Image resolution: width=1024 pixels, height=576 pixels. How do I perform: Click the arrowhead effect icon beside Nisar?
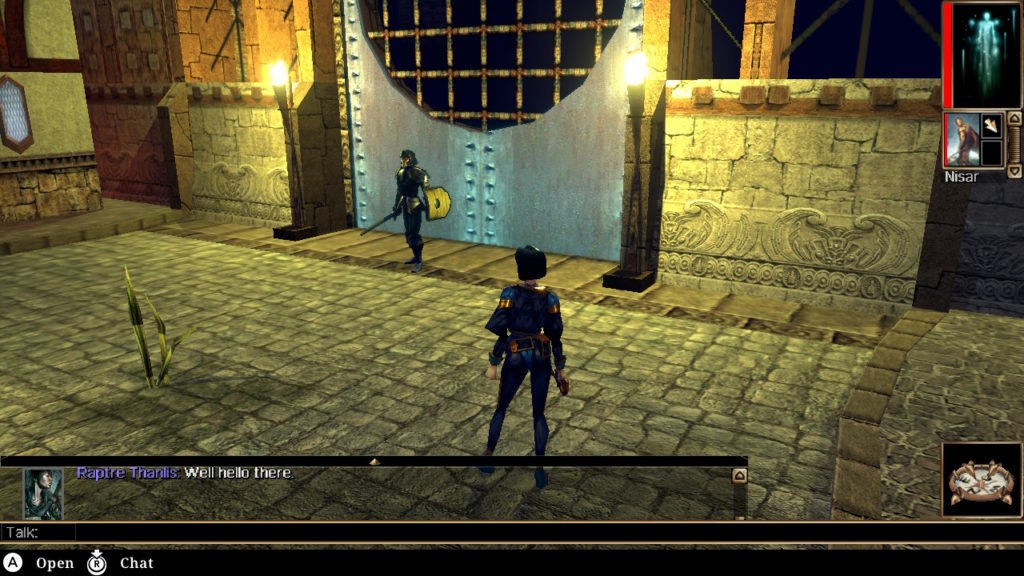pyautogui.click(x=991, y=125)
